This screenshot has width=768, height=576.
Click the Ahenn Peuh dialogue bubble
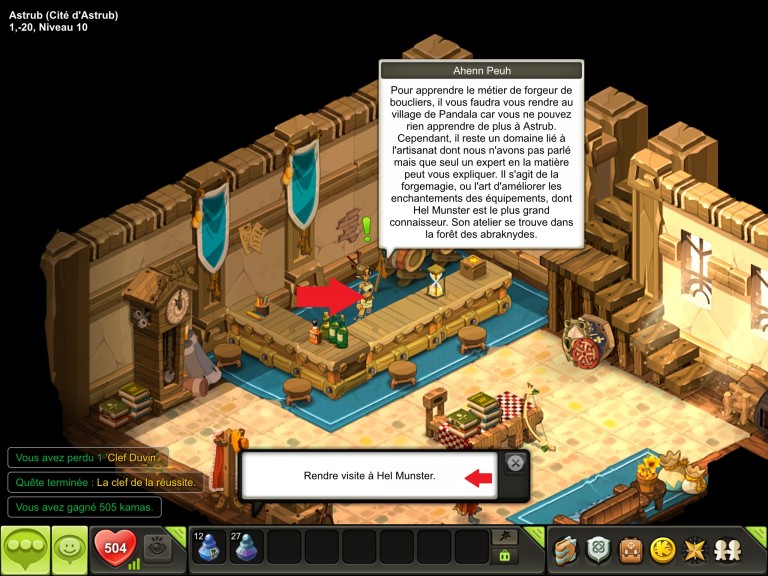[x=481, y=158]
